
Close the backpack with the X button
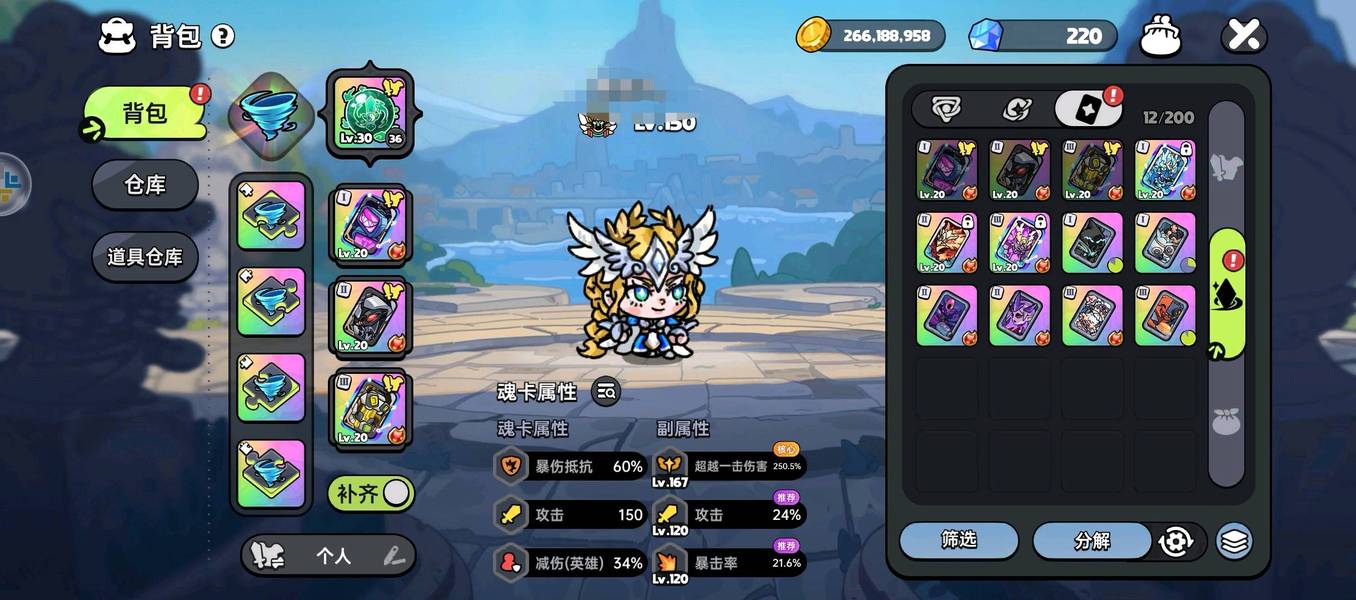pyautogui.click(x=1243, y=37)
